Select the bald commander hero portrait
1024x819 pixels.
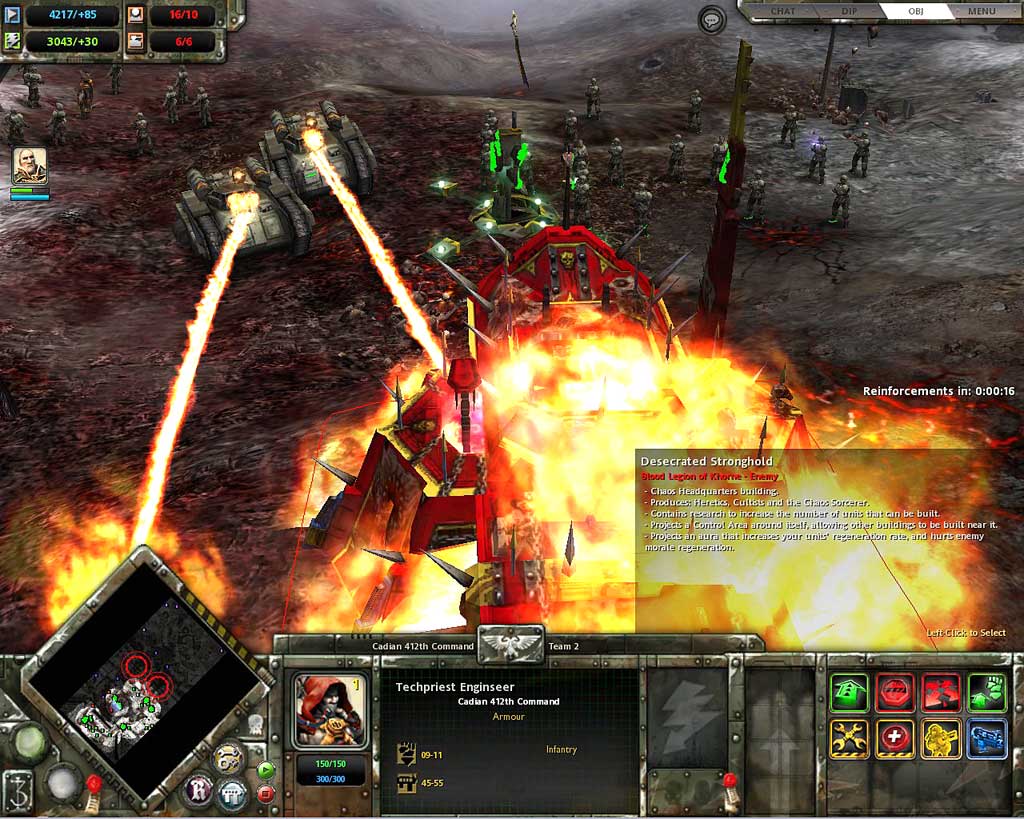[29, 165]
